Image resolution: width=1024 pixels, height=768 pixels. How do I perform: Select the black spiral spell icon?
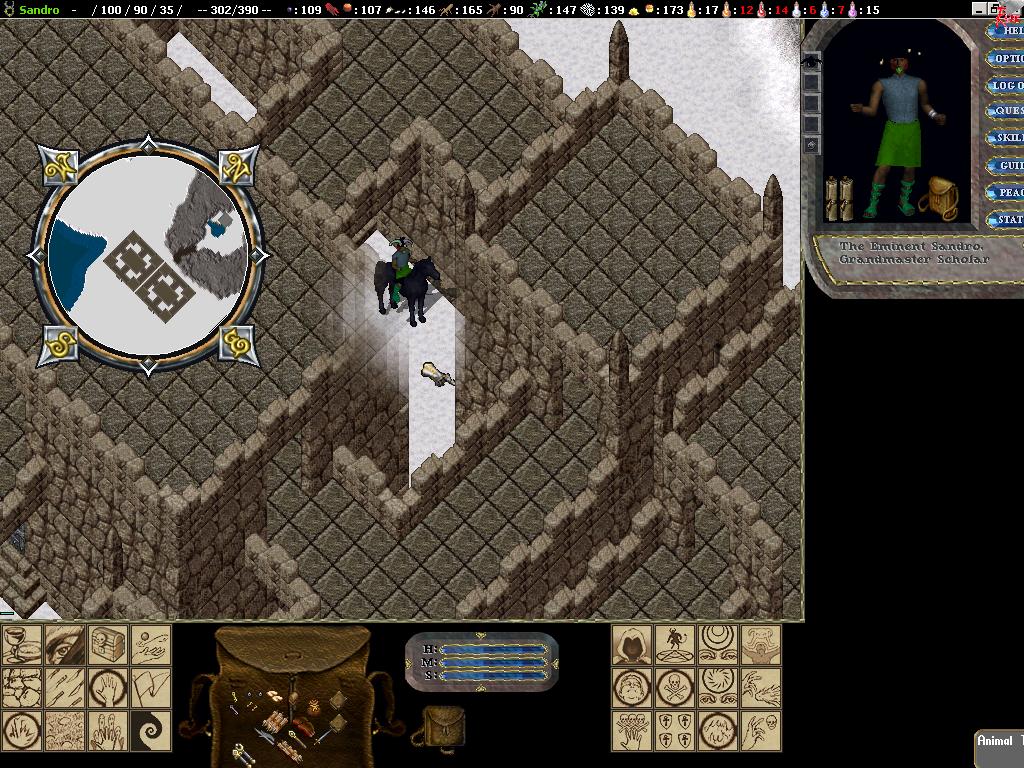click(151, 731)
